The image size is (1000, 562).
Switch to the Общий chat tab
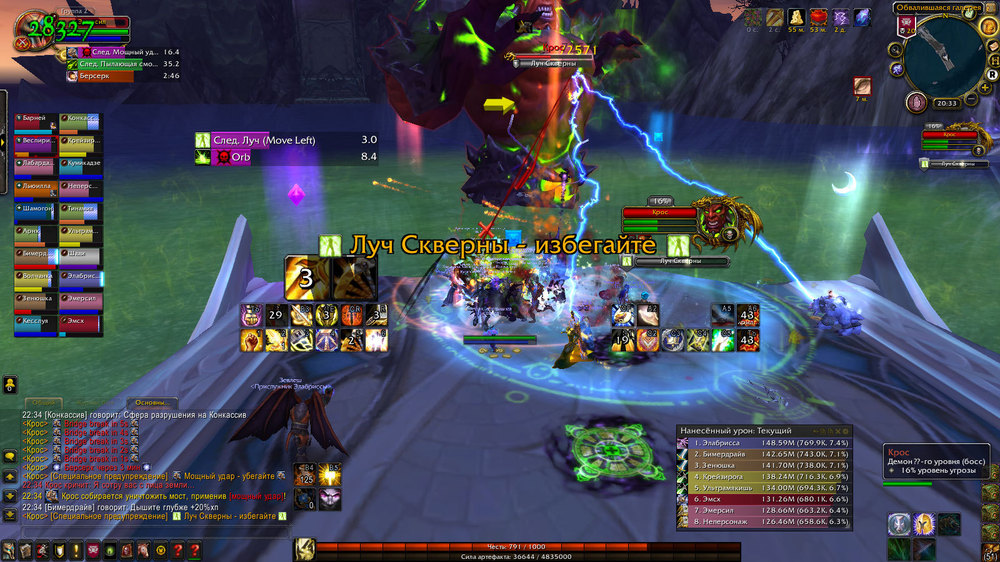(45, 403)
